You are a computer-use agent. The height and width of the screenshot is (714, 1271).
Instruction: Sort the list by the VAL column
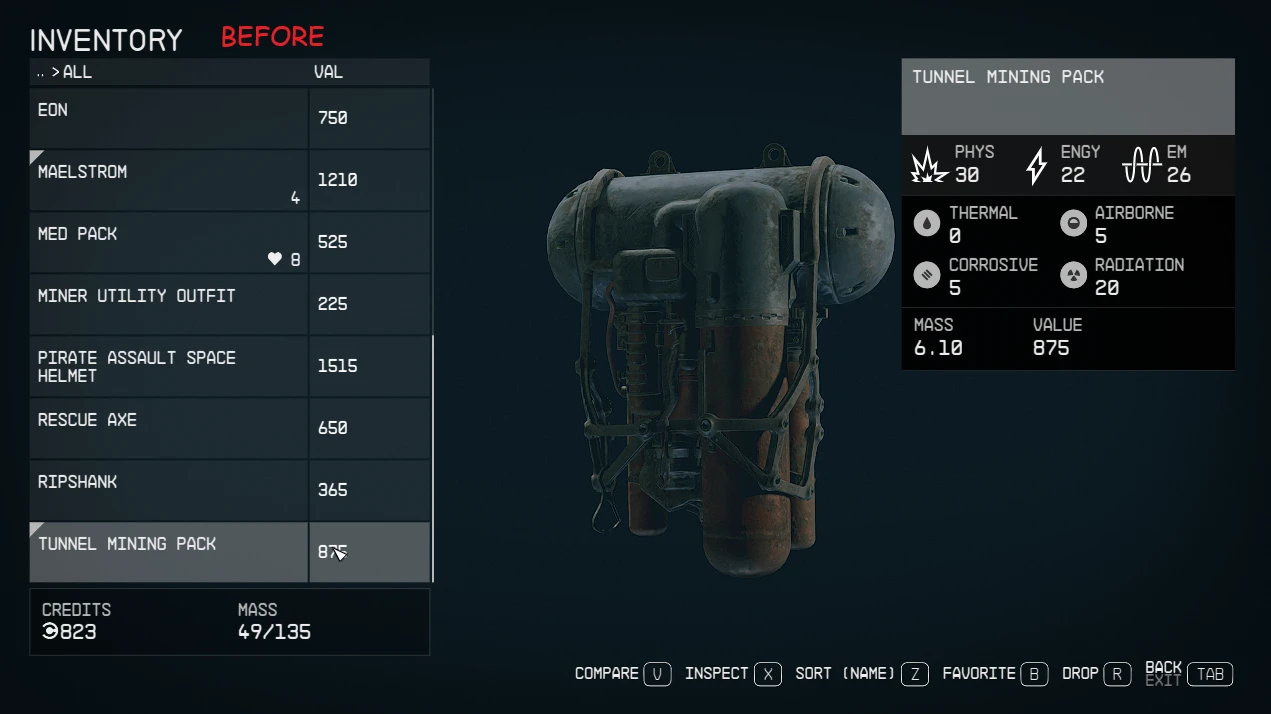(328, 72)
